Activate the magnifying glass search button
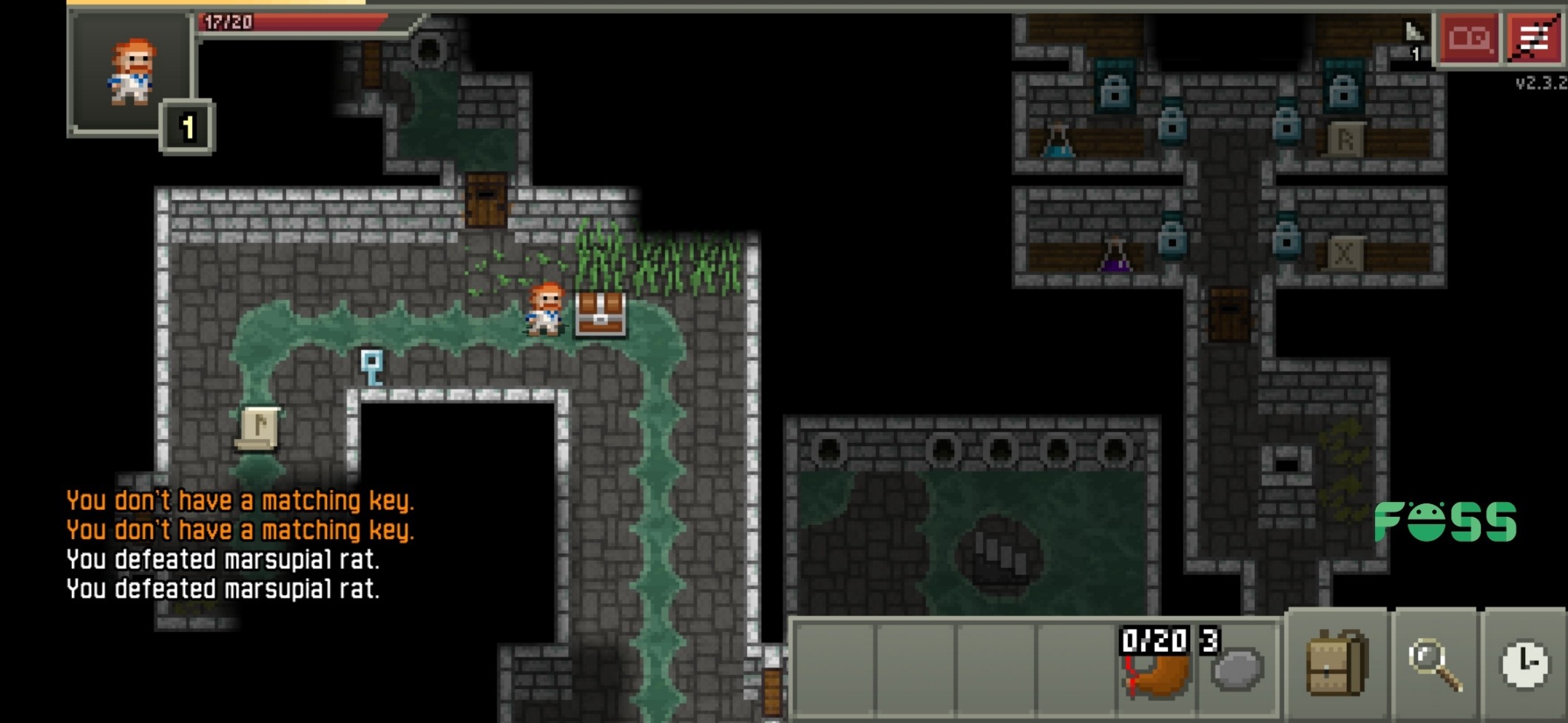The height and width of the screenshot is (723, 1568). (1435, 665)
